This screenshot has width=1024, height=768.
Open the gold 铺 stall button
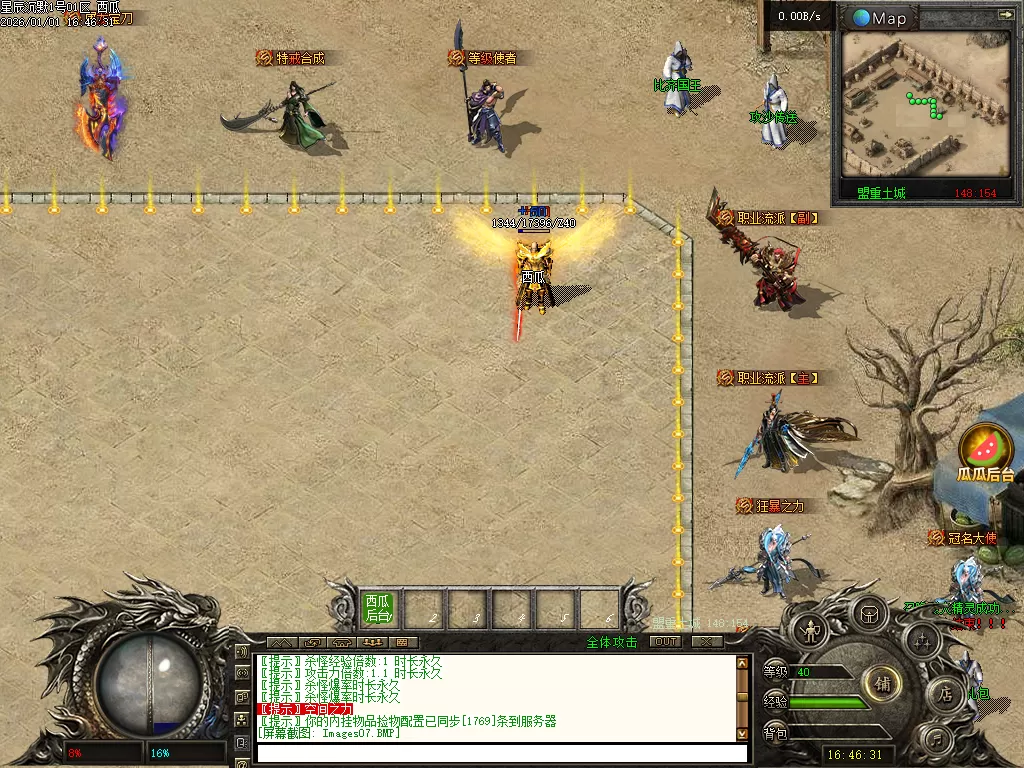[x=882, y=685]
